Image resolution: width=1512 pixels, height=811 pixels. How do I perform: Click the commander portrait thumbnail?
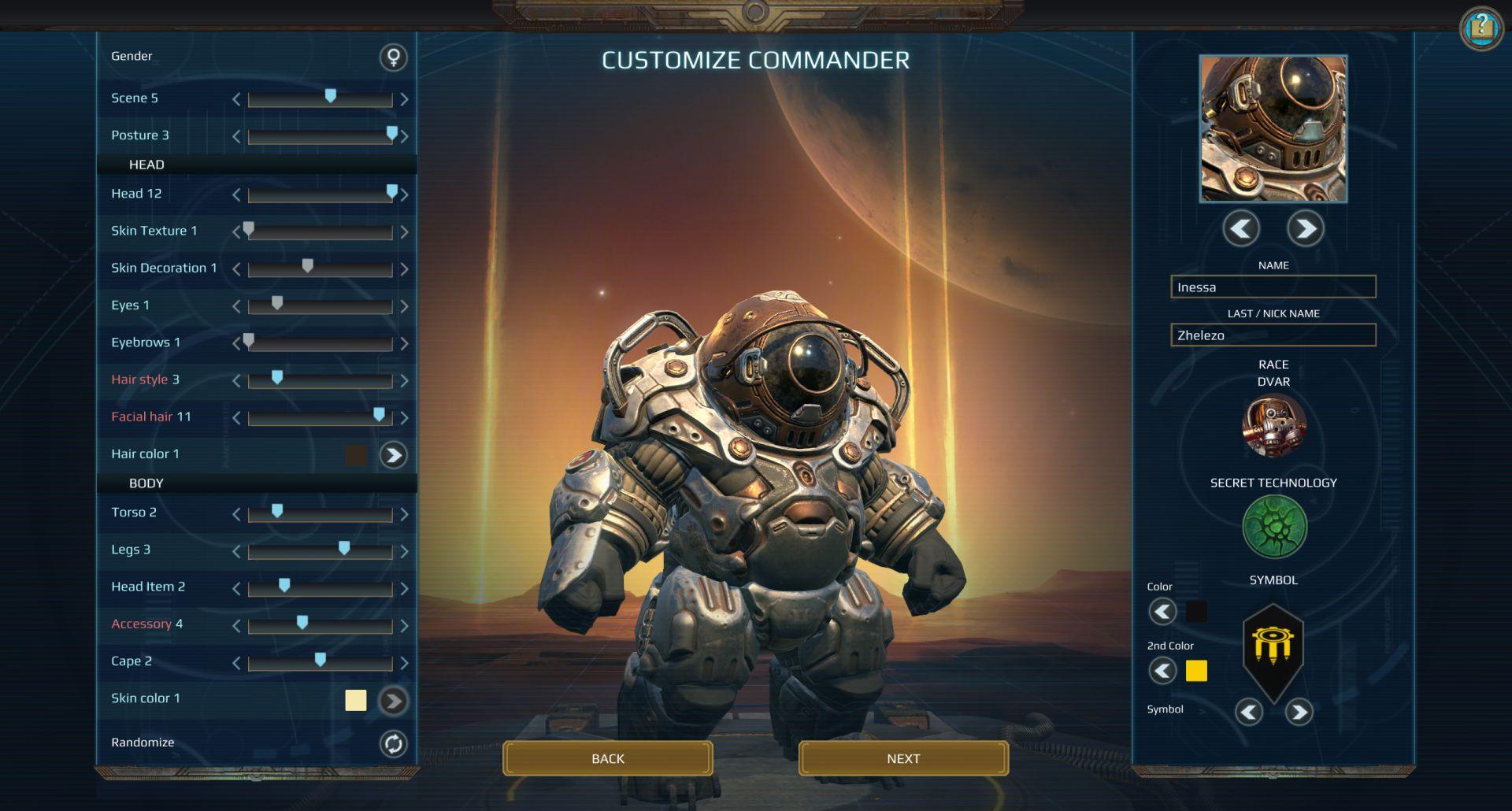pos(1273,128)
